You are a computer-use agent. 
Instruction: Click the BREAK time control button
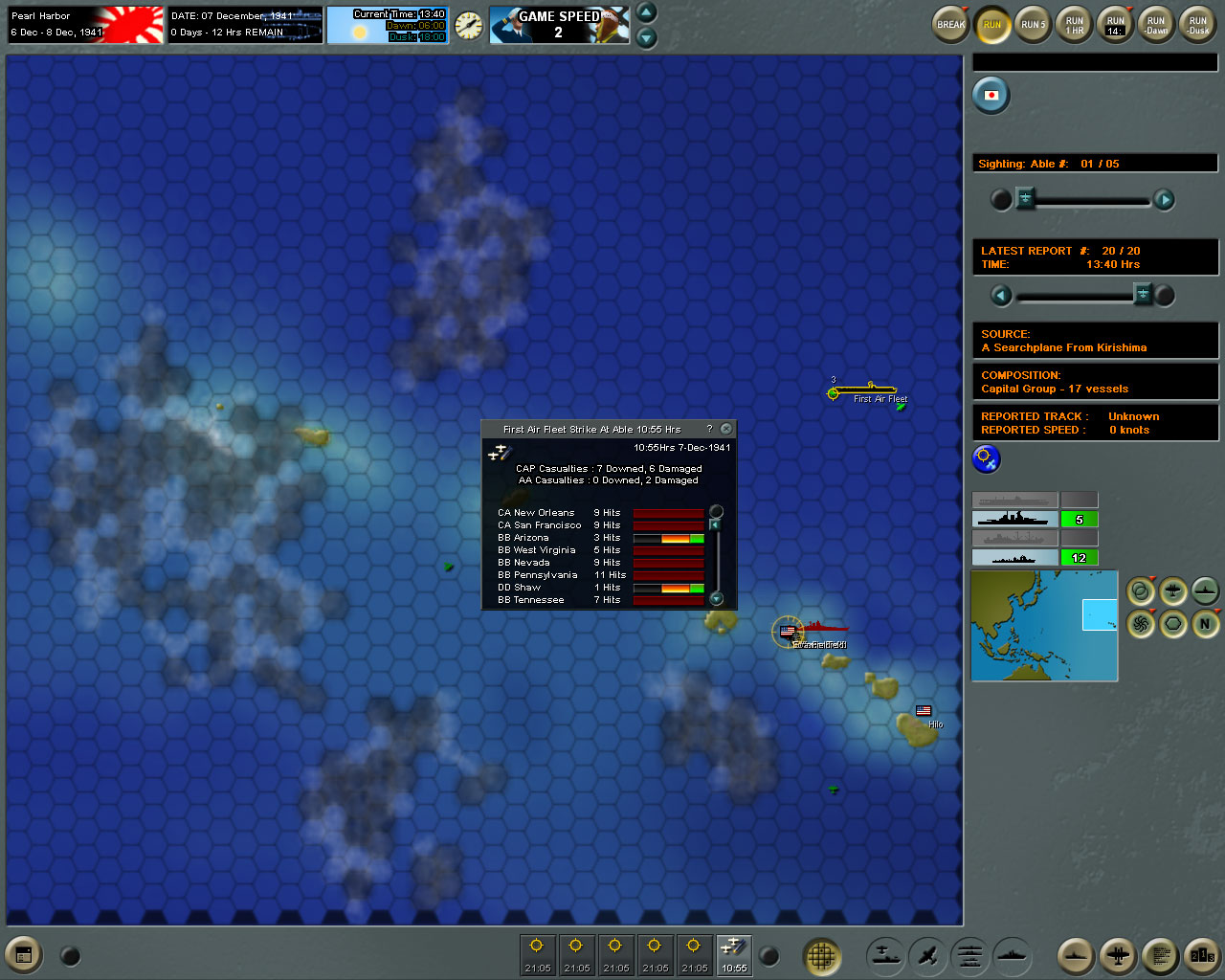tap(950, 25)
